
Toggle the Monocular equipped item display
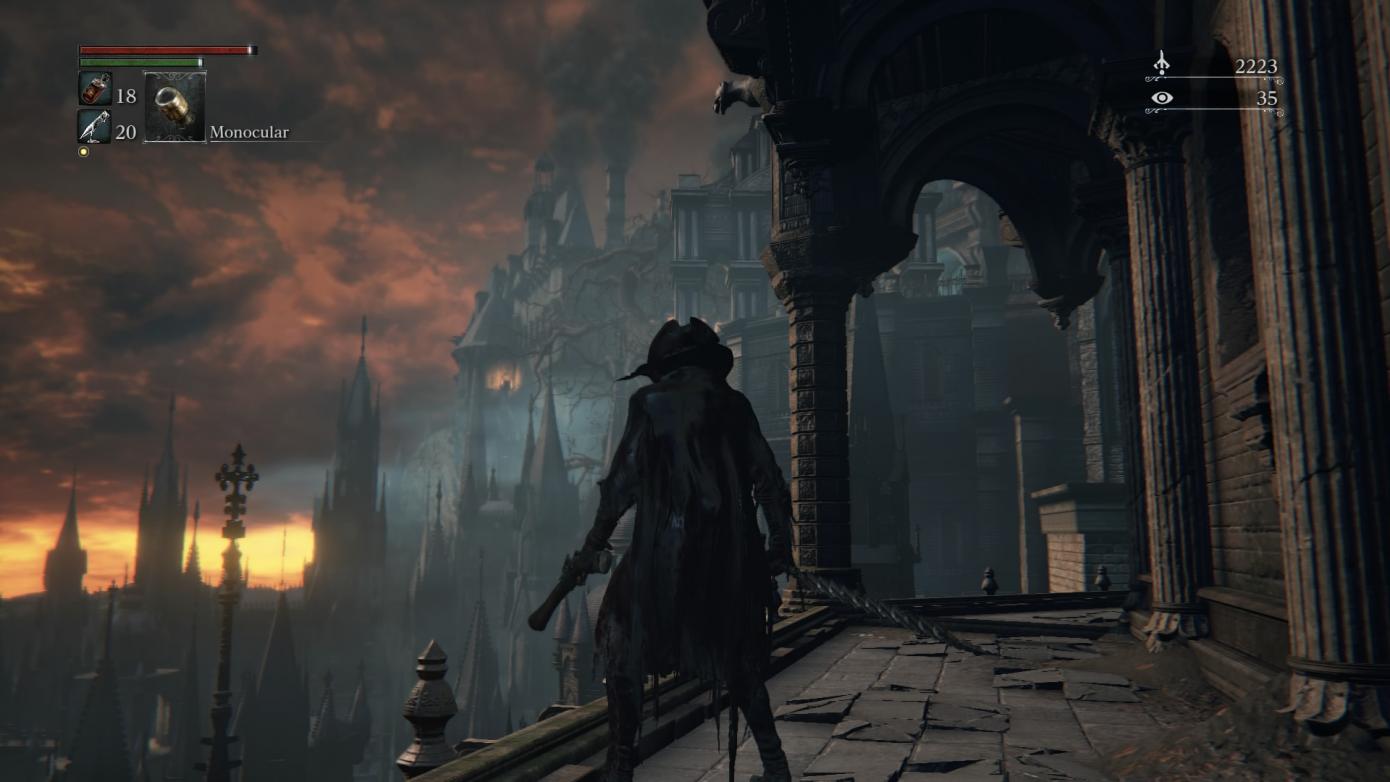(175, 104)
